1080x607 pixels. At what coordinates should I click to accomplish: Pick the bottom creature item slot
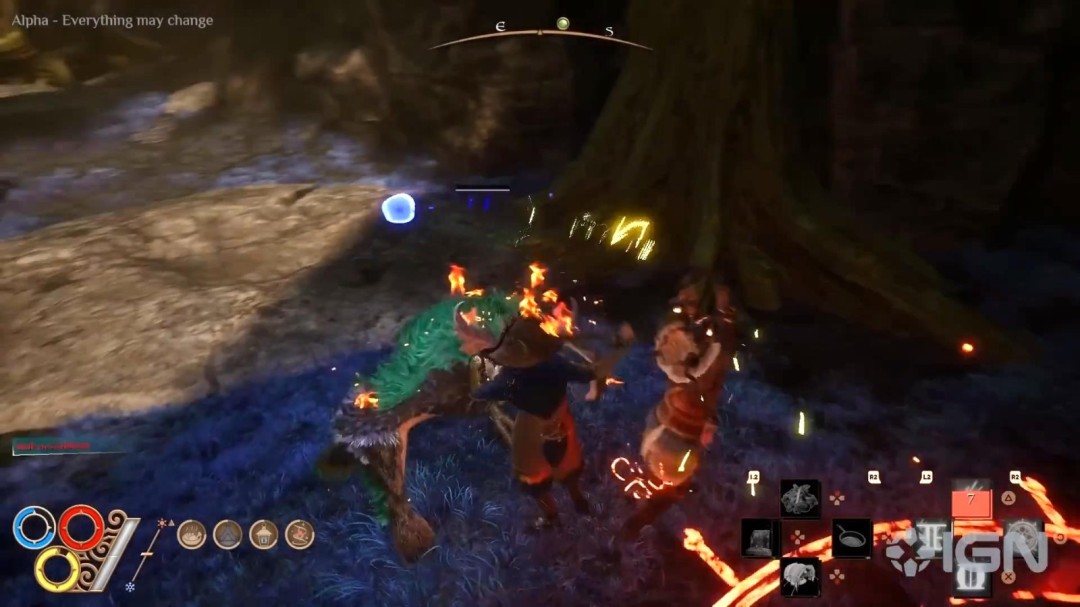tap(801, 577)
